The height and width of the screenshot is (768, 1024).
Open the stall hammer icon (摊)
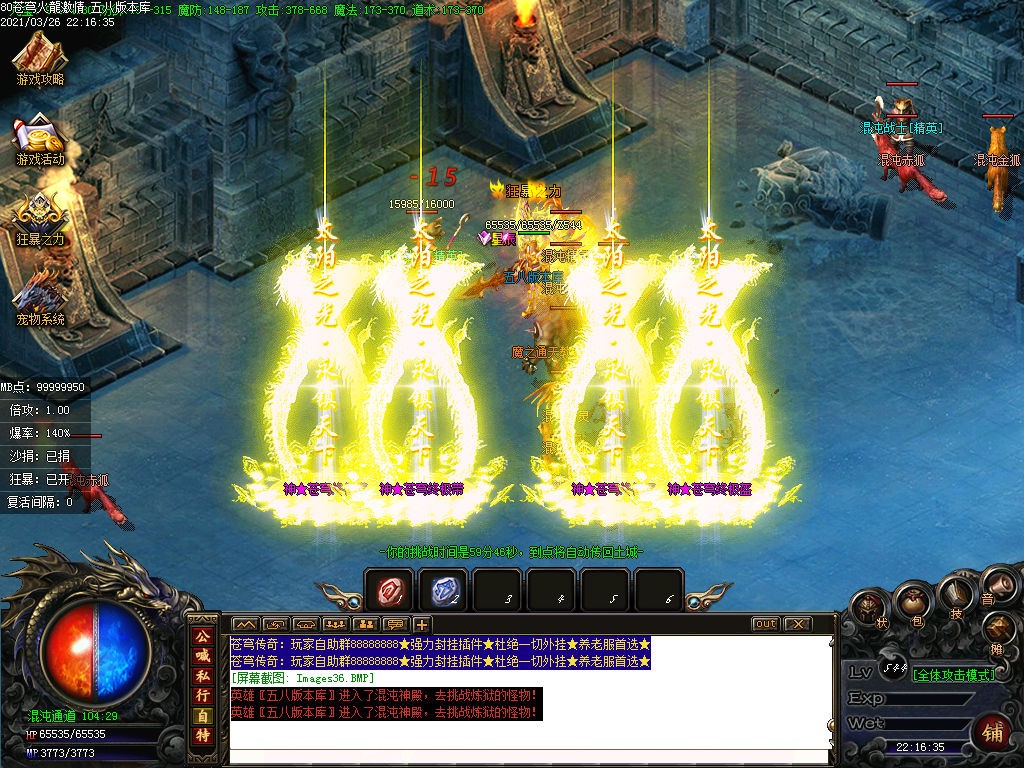(1001, 631)
